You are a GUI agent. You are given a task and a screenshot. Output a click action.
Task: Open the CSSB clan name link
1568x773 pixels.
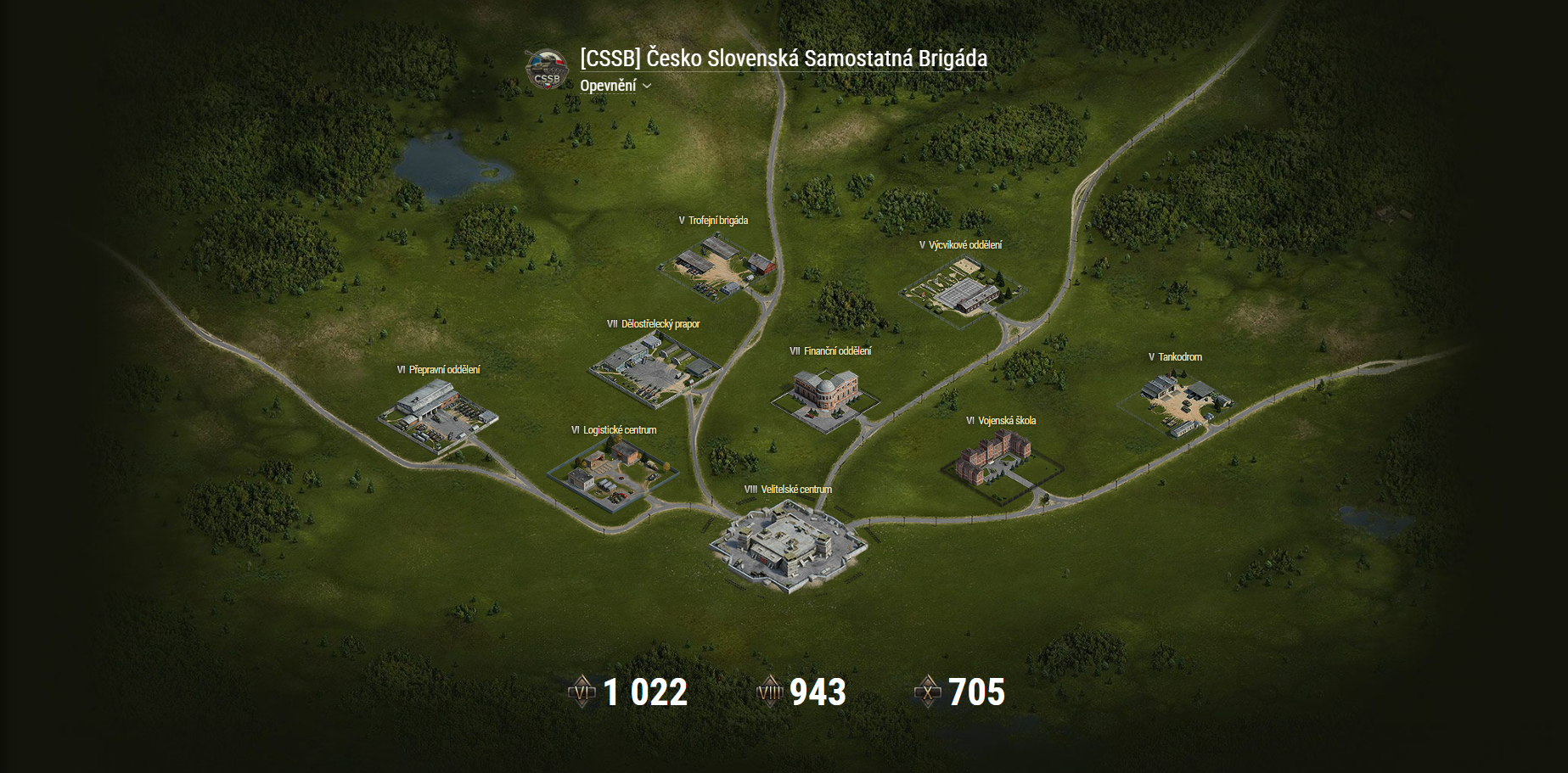[x=783, y=59]
